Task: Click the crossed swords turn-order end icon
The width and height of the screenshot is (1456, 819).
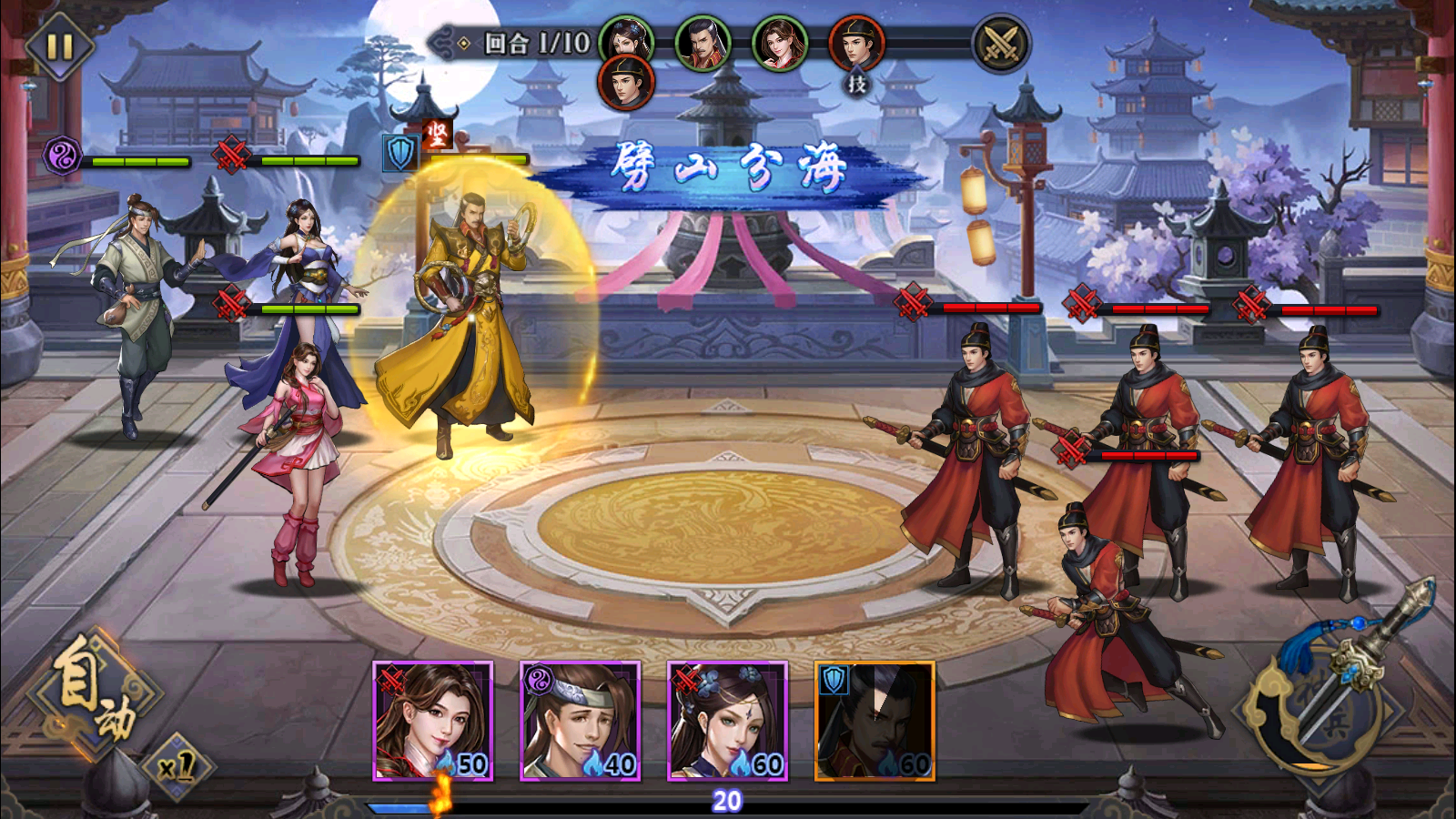Action: (1001, 44)
